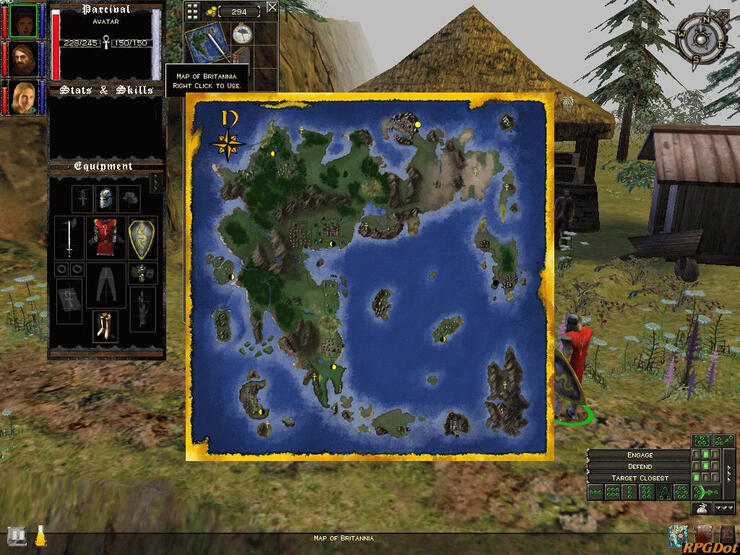This screenshot has width=740, height=555.
Task: Select the equipped red chest armor
Action: 106,238
